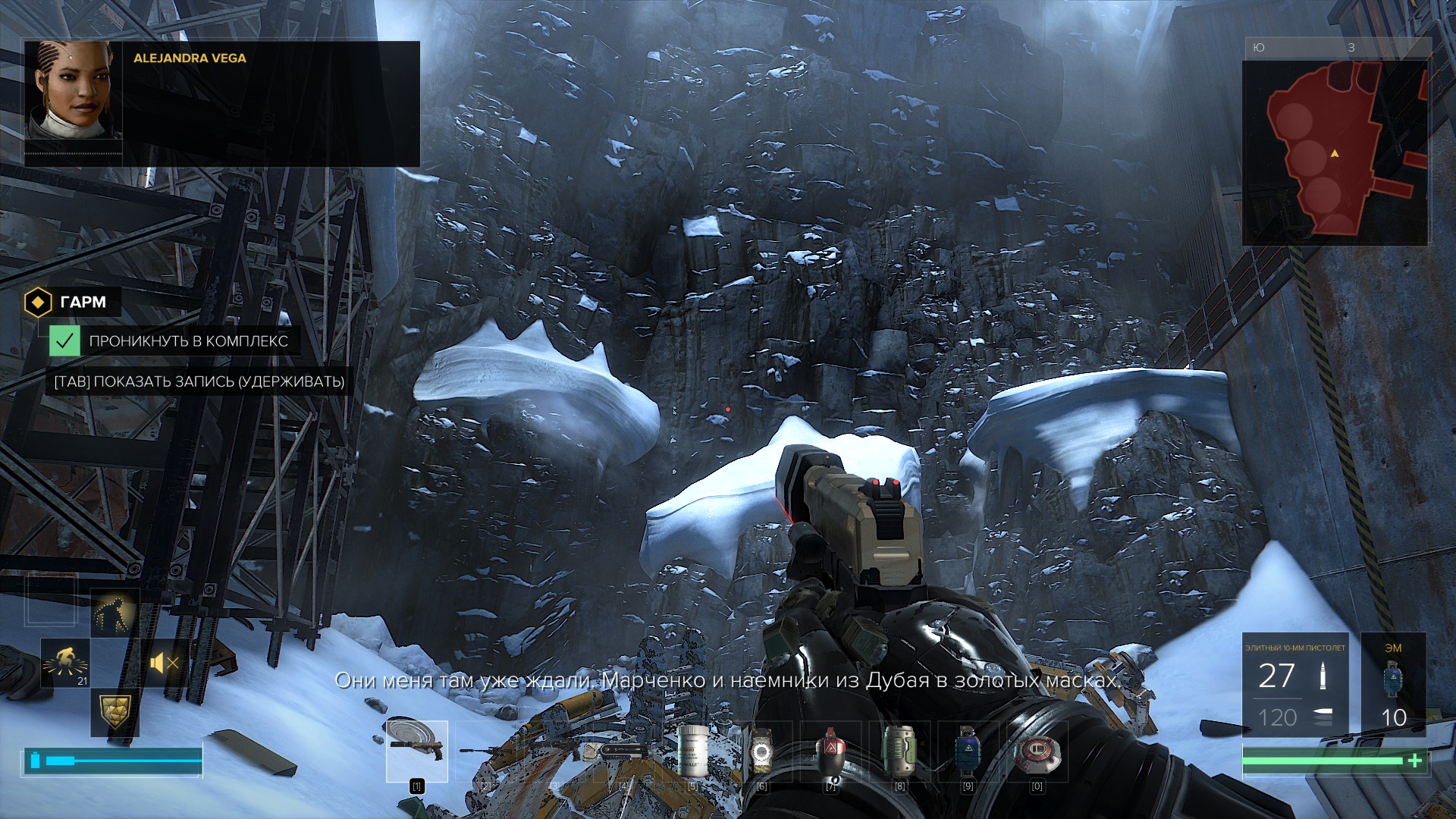Select the silenced pistol in hotbar slot 1
The height and width of the screenshot is (819, 1456).
click(x=416, y=750)
